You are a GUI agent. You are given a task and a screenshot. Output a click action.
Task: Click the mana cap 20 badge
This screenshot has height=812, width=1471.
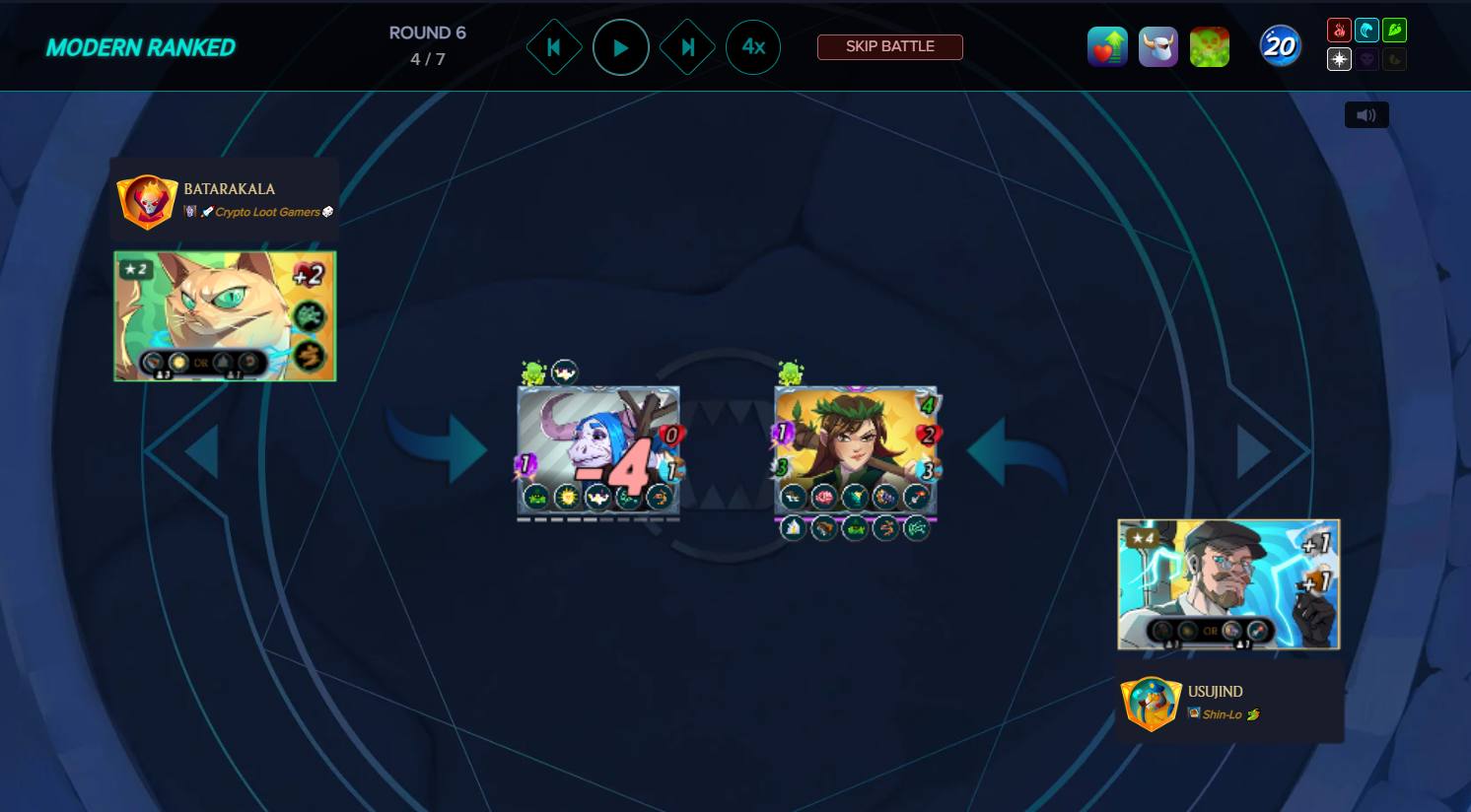point(1280,46)
